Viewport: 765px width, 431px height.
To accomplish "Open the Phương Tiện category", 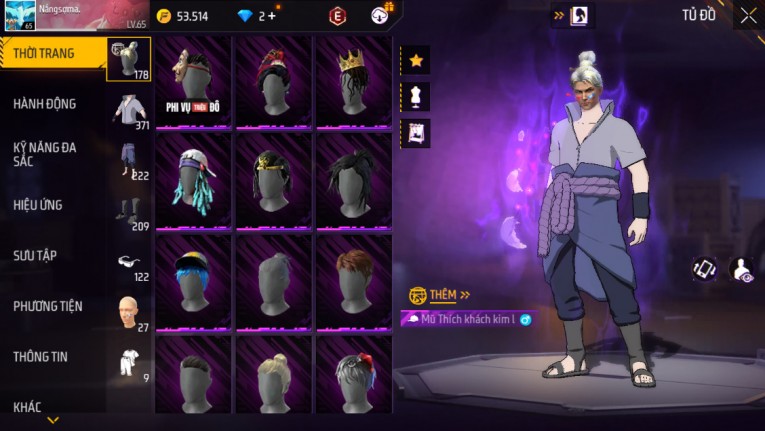I will 48,306.
